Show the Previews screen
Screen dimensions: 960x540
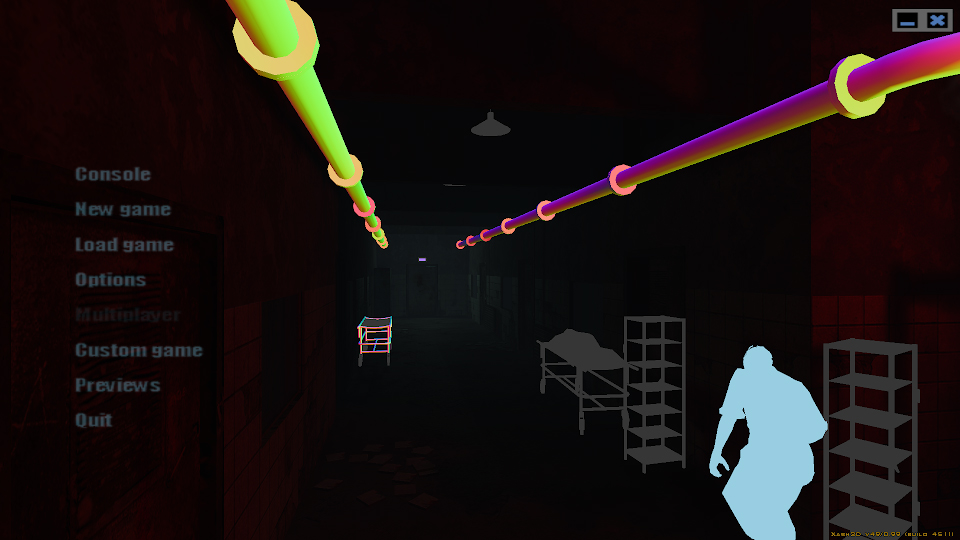118,385
